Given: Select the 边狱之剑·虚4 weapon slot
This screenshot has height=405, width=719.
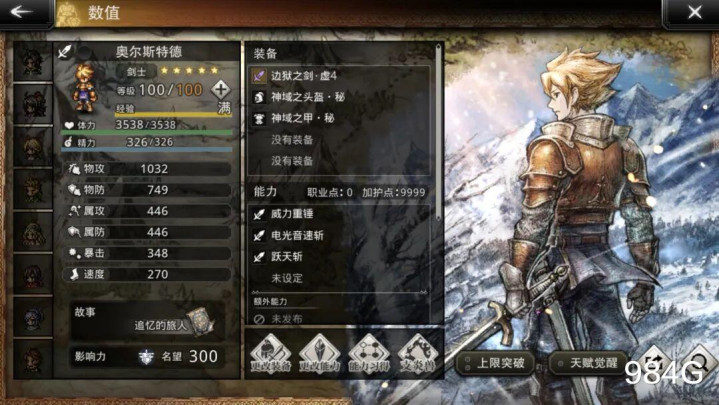Looking at the screenshot, I should (x=338, y=75).
